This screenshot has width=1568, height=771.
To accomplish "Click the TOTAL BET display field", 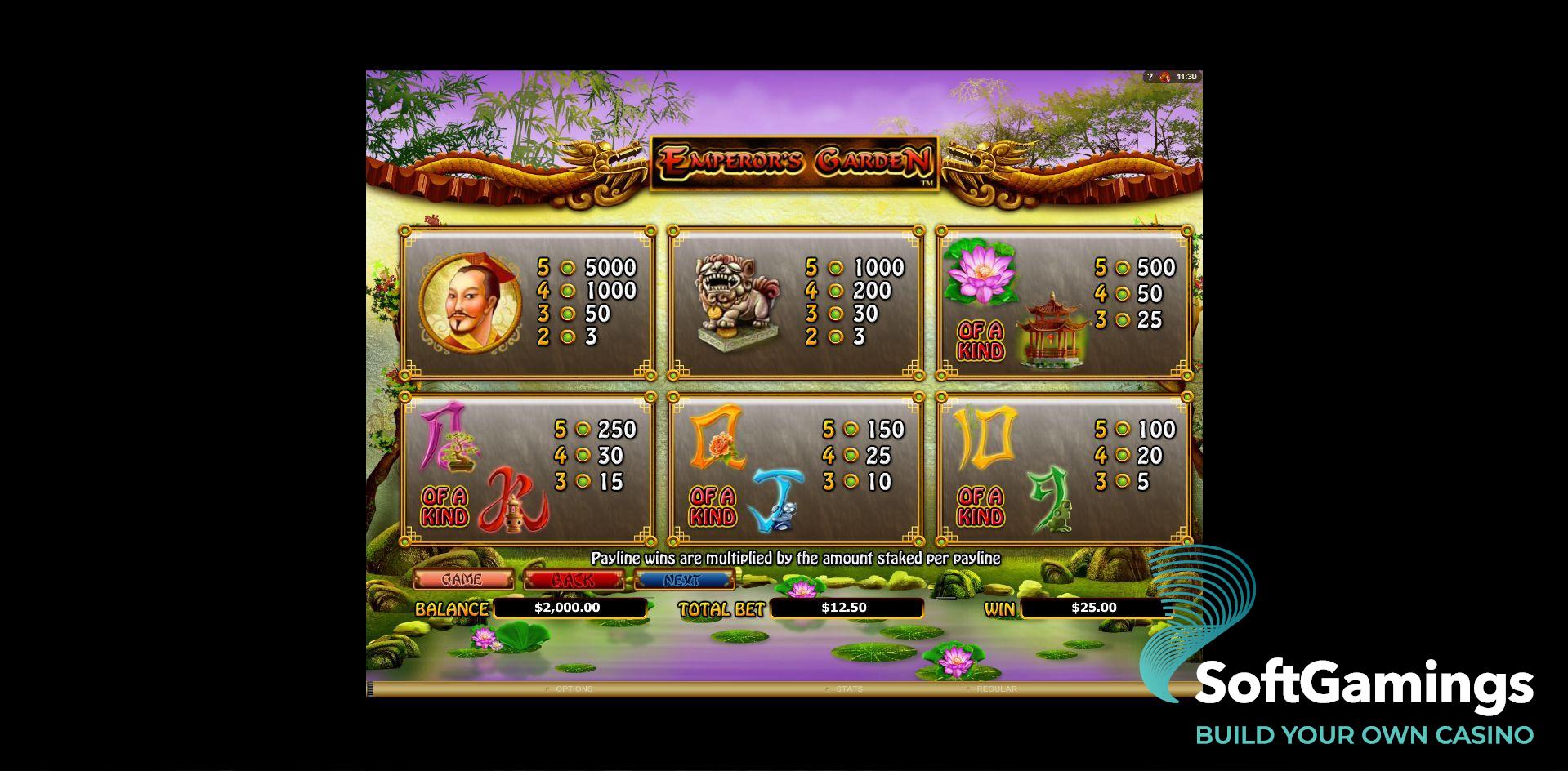I will pyautogui.click(x=845, y=607).
